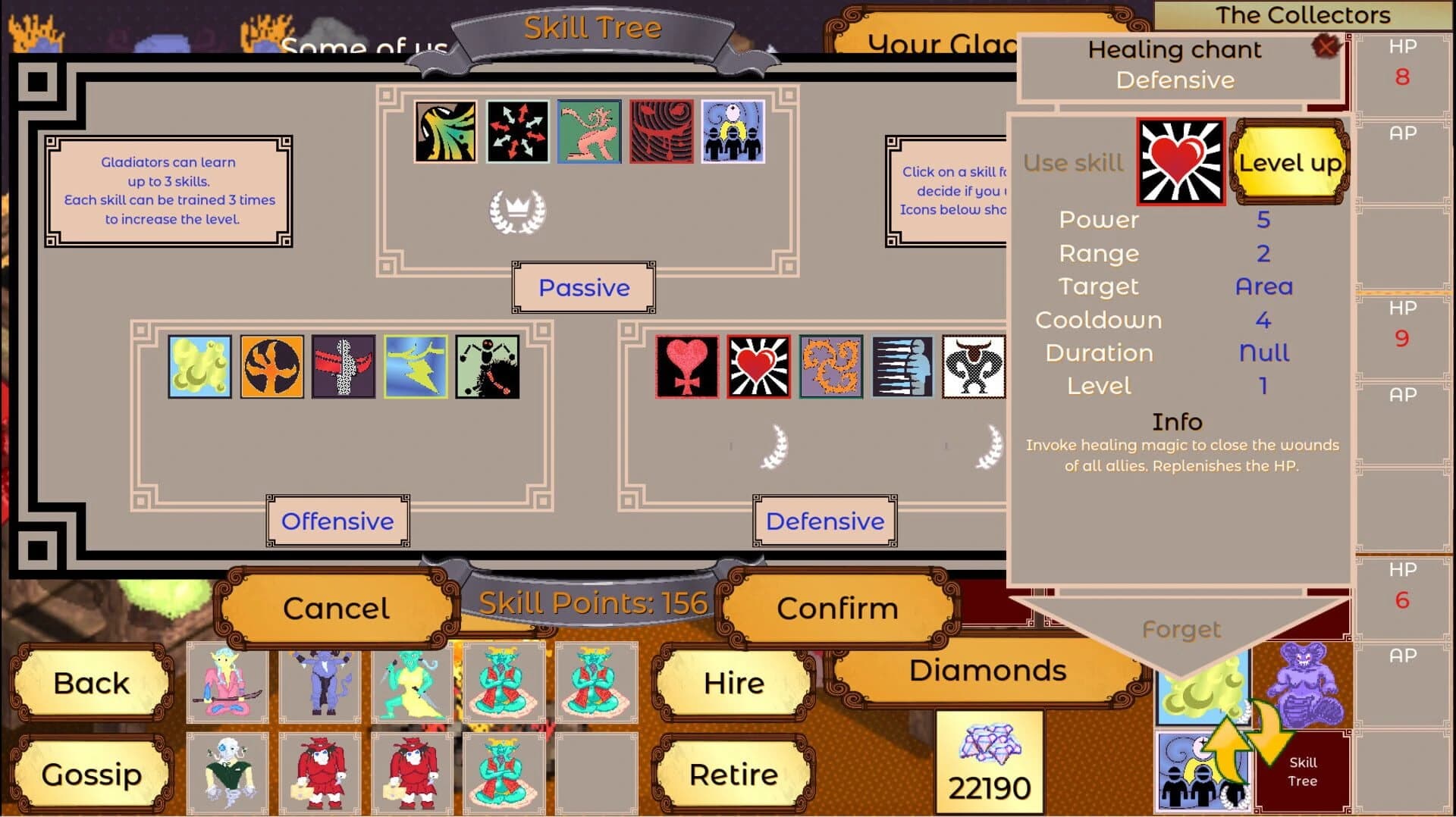Image resolution: width=1456 pixels, height=817 pixels.
Task: Switch to the Passive skills section
Action: coord(582,287)
